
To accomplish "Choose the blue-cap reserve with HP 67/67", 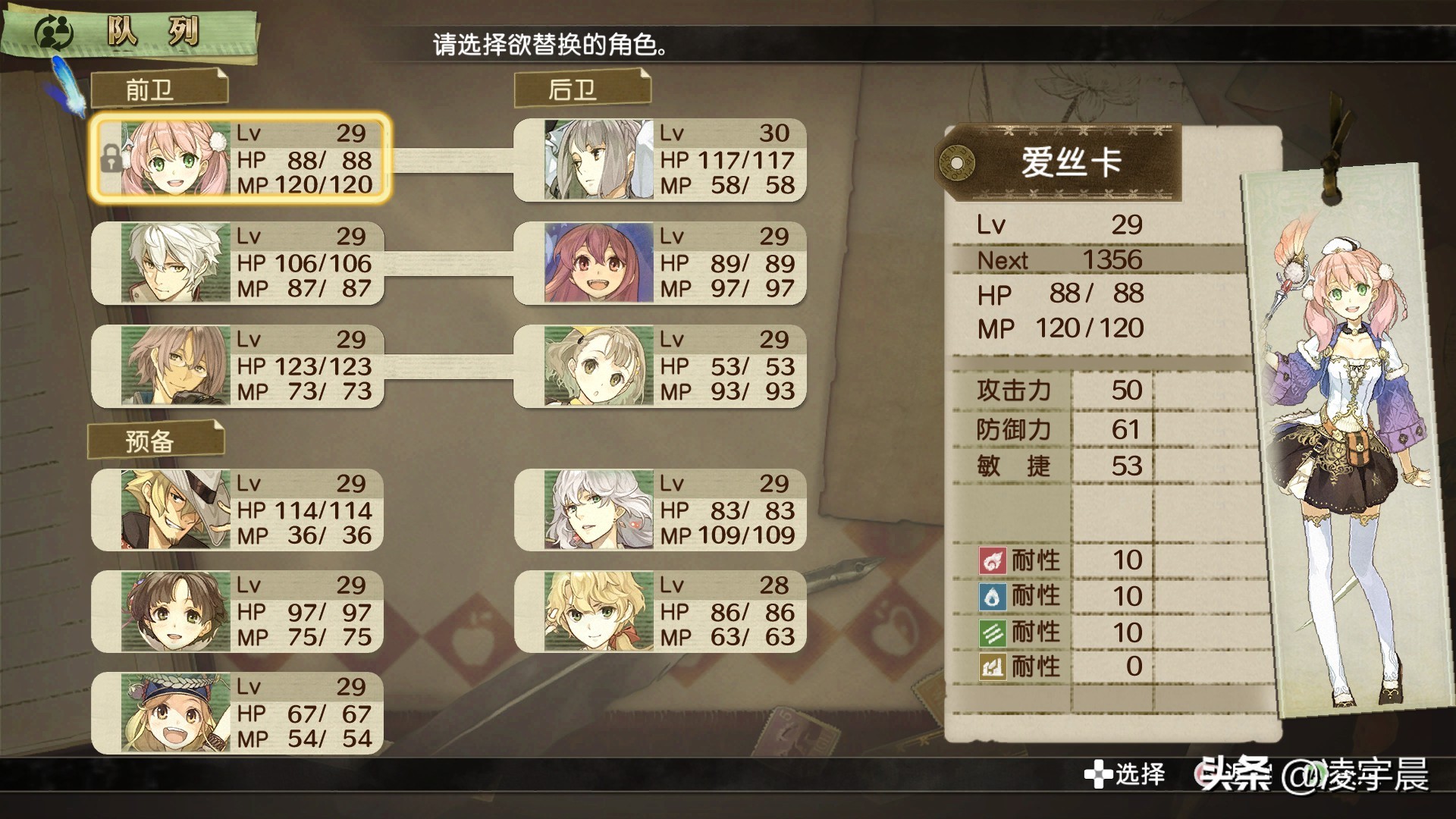I will click(x=238, y=714).
